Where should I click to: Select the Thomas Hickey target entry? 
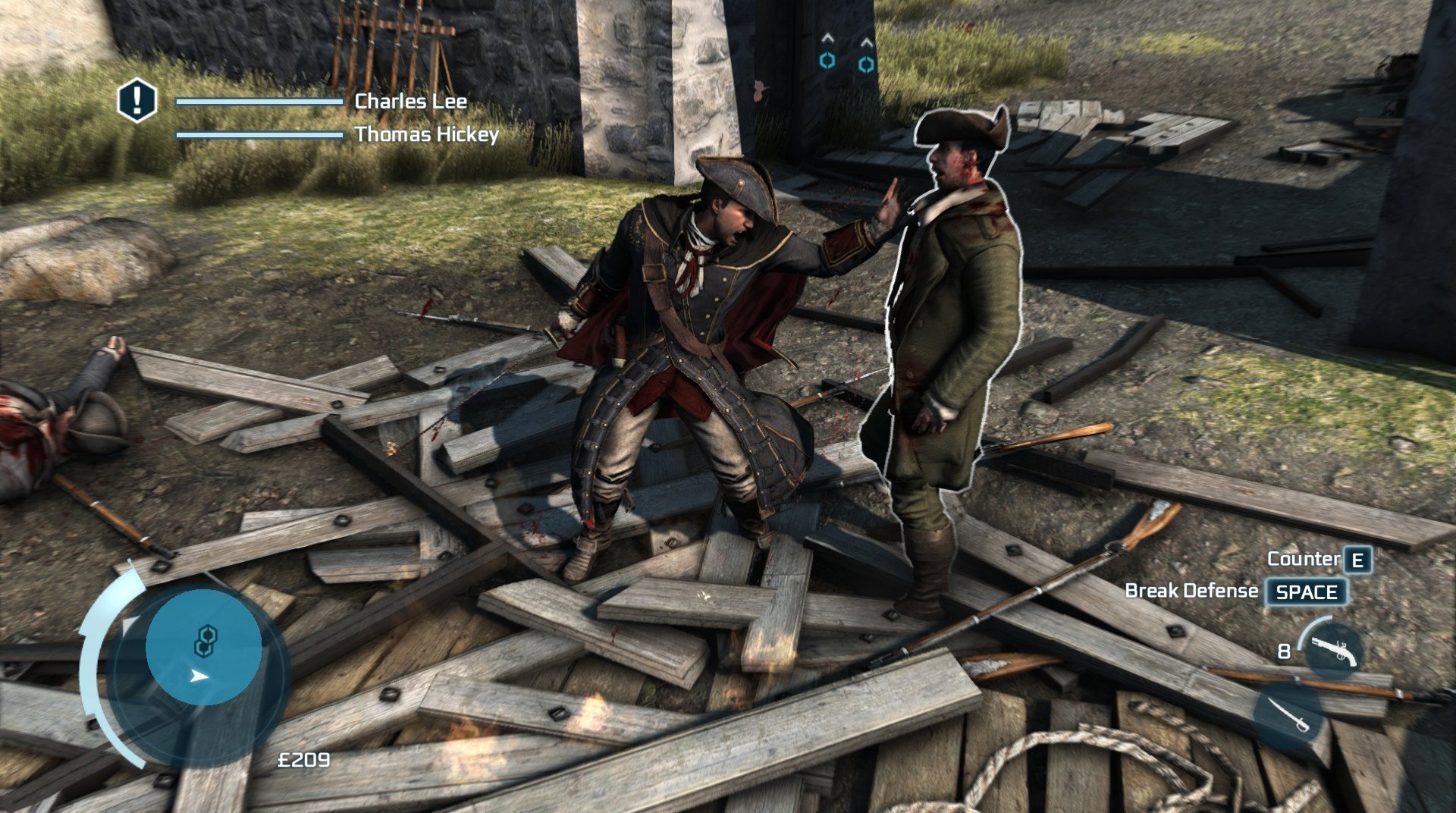coord(426,135)
